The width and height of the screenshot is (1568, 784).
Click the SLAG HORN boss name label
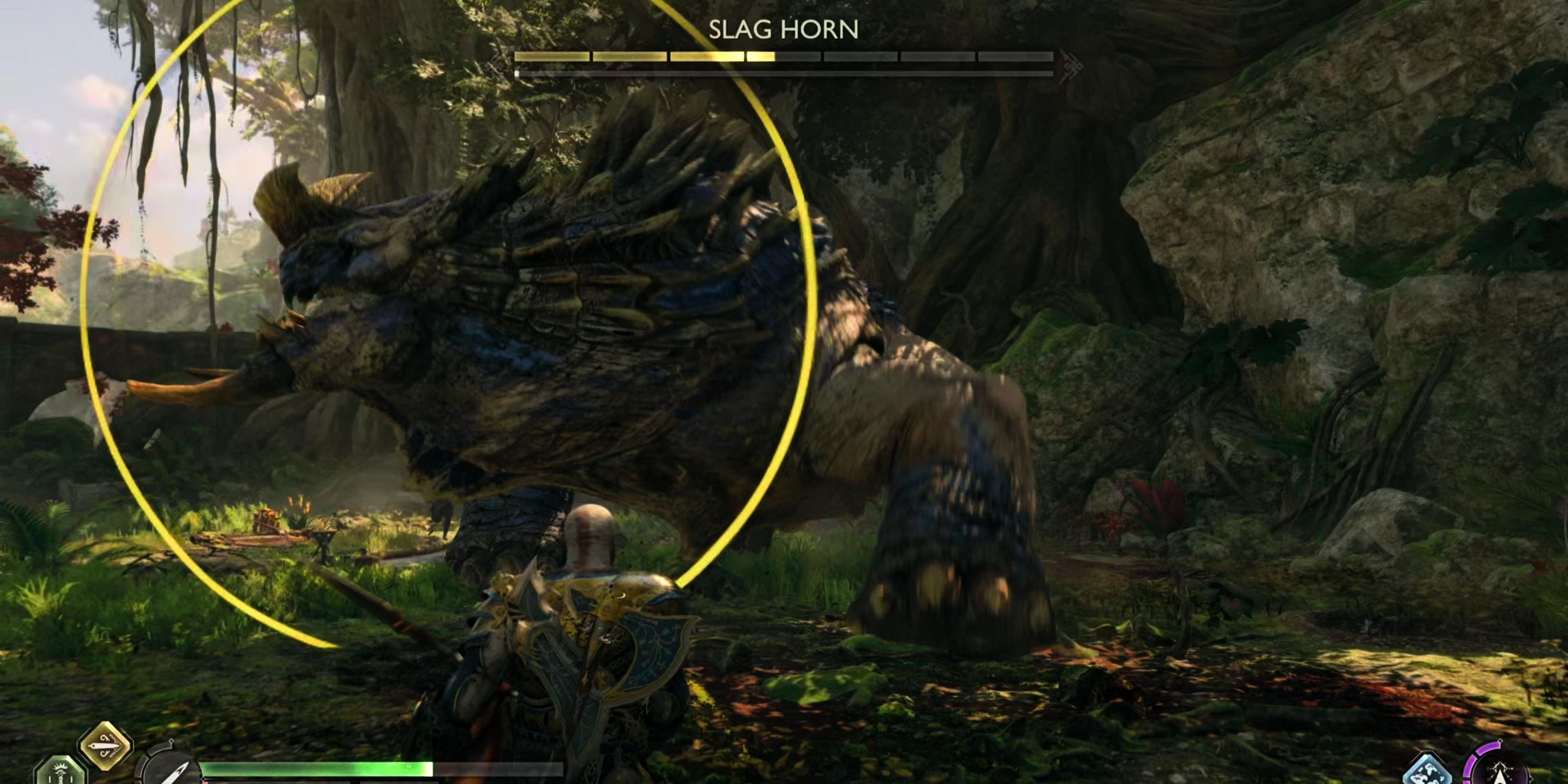click(x=784, y=29)
